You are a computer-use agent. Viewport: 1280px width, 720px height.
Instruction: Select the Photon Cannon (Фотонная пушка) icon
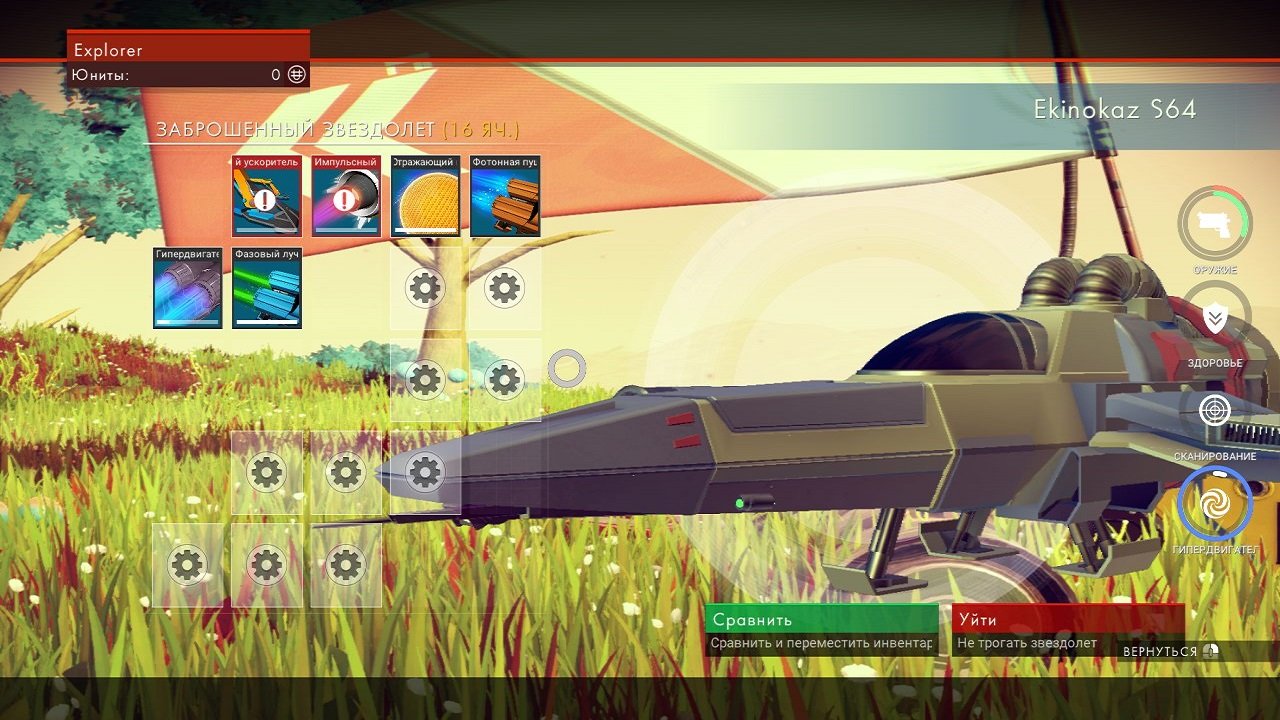coord(503,197)
